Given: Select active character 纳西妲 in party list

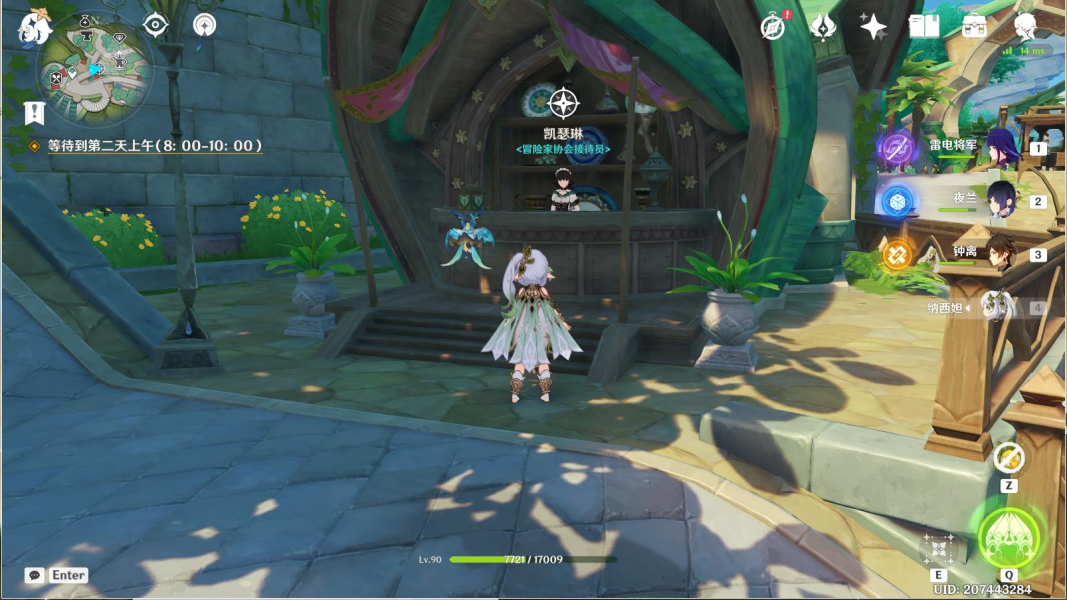Looking at the screenshot, I should (x=996, y=307).
